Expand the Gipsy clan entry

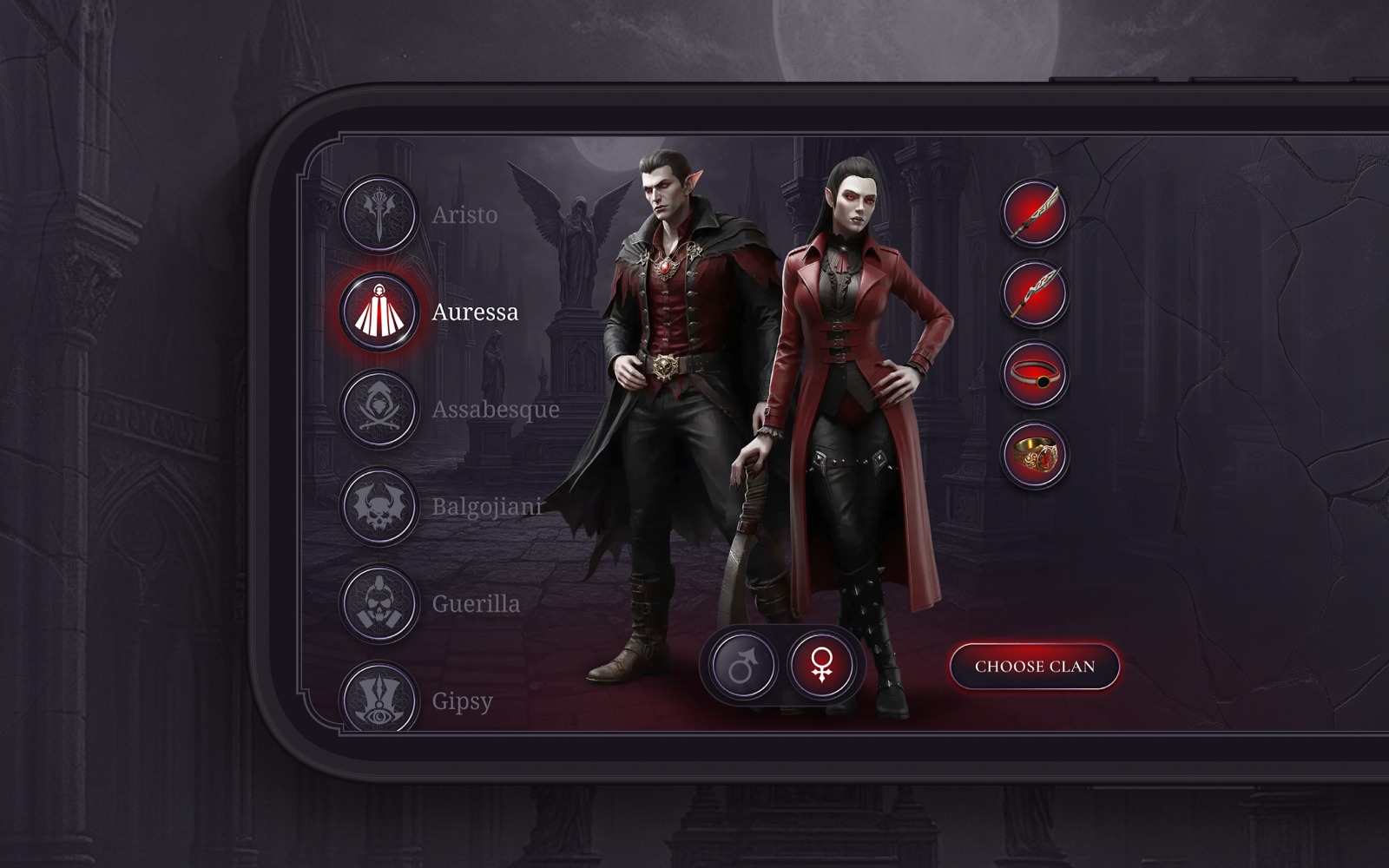[x=464, y=701]
